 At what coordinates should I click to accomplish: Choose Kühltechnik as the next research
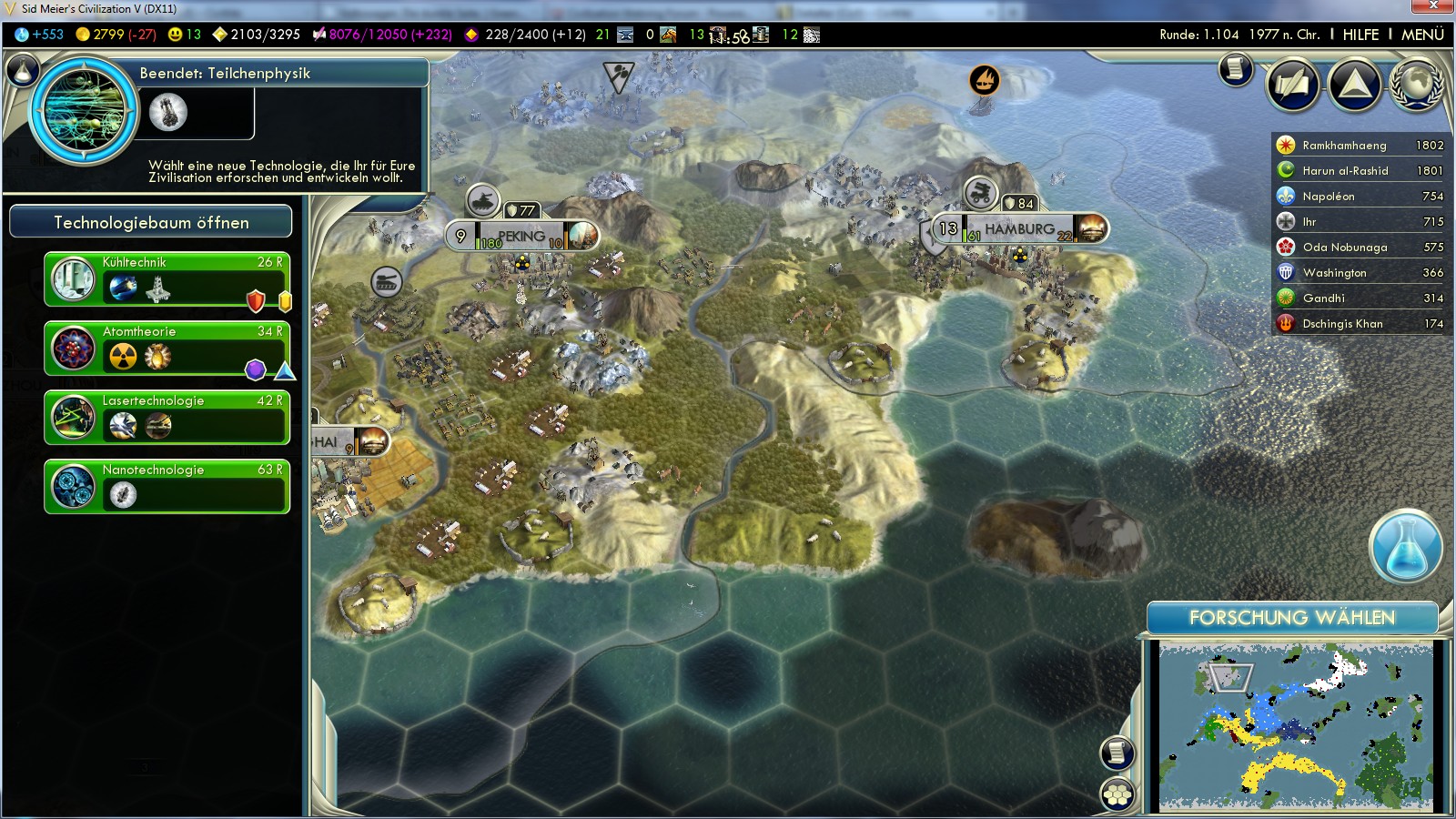(x=167, y=279)
